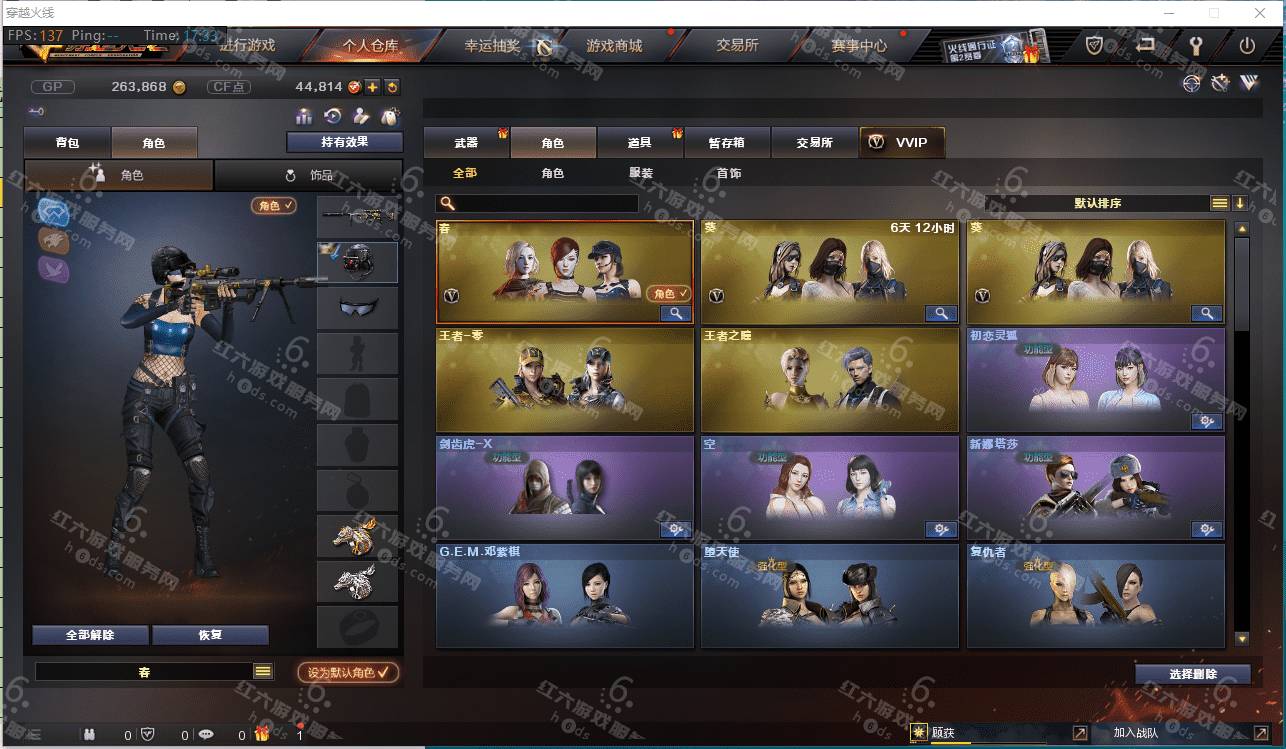Go to 幸运抽奖 lucky draw

(492, 46)
